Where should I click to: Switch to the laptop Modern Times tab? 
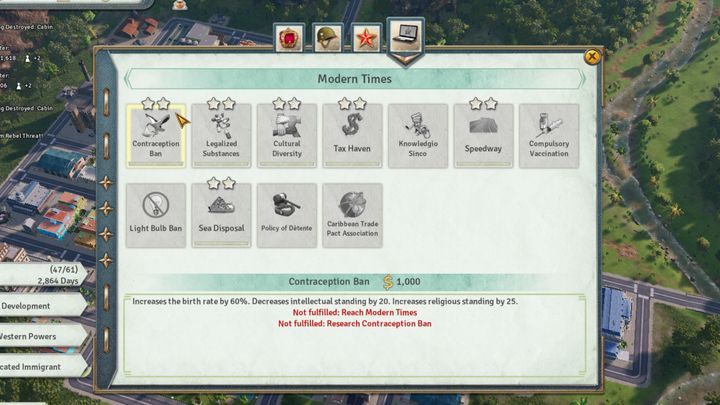[x=405, y=36]
